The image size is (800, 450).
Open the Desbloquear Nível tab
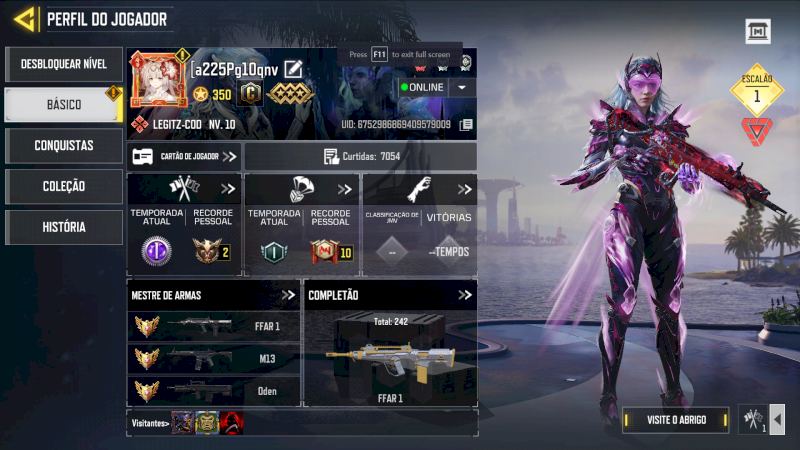coord(63,64)
